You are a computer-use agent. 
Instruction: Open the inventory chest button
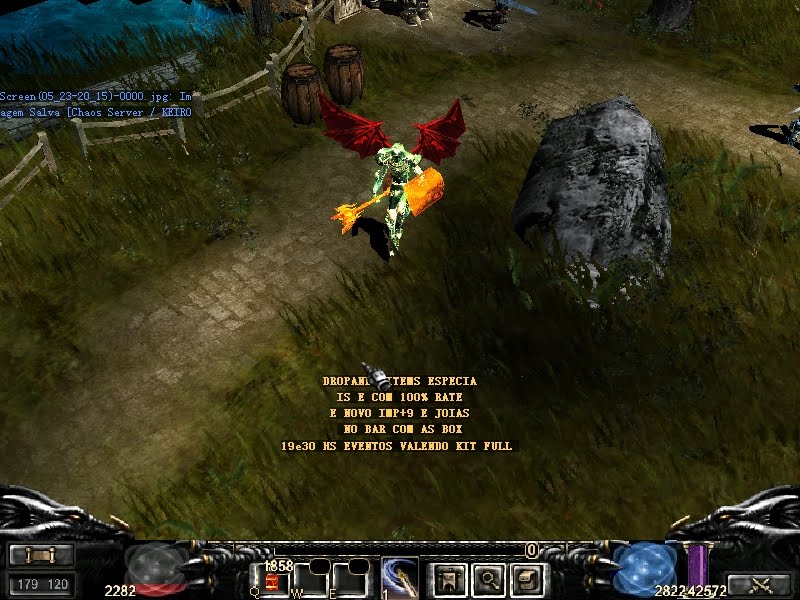tap(527, 578)
